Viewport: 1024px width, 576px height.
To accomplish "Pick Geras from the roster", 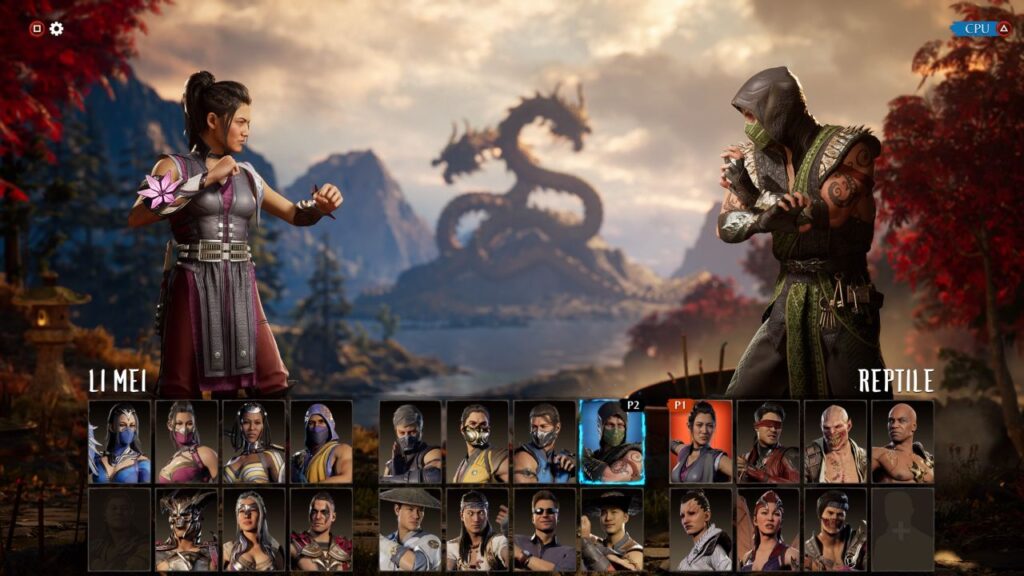I will click(902, 442).
